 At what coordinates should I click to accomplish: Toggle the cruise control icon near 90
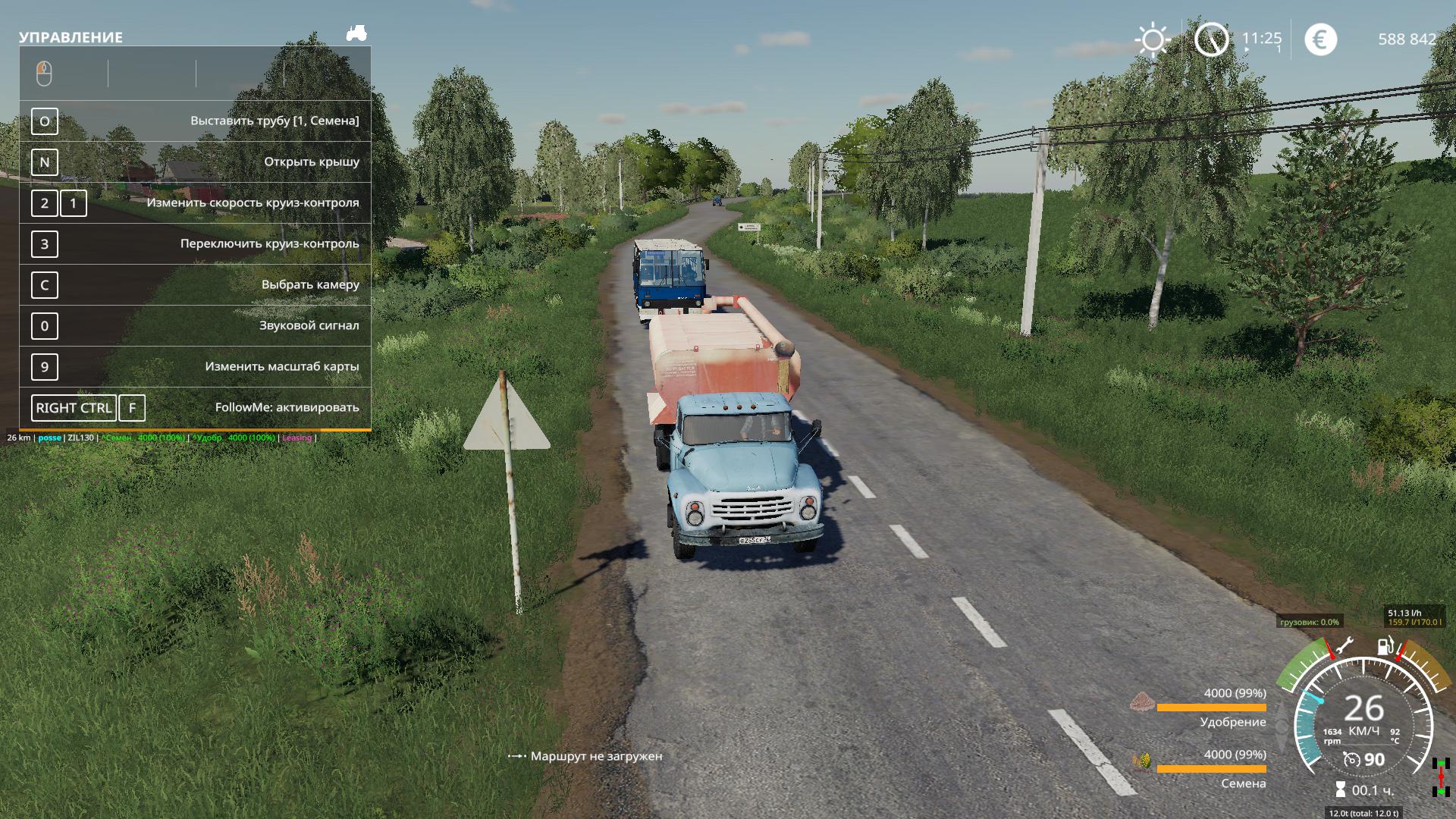click(1351, 759)
